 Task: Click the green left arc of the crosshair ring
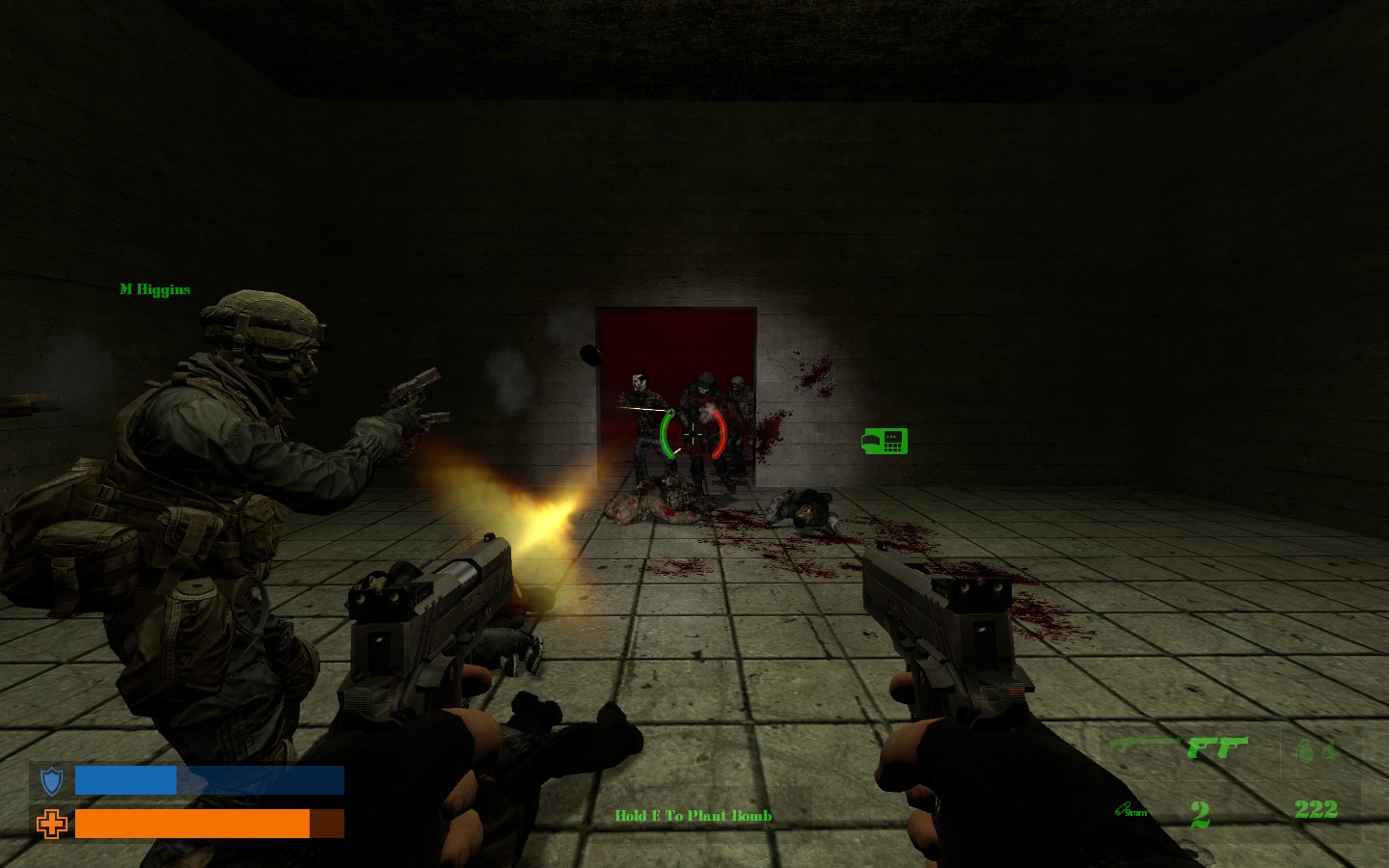pyautogui.click(x=667, y=435)
